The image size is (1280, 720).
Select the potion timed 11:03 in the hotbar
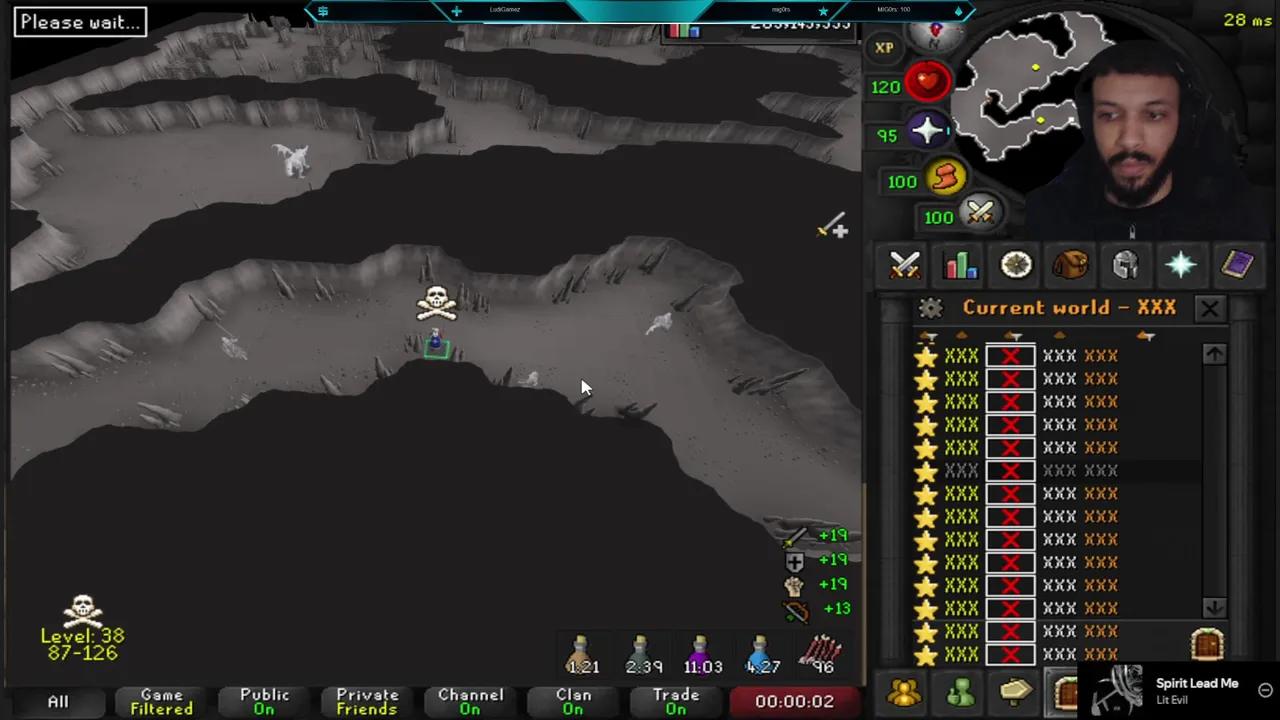click(701, 650)
